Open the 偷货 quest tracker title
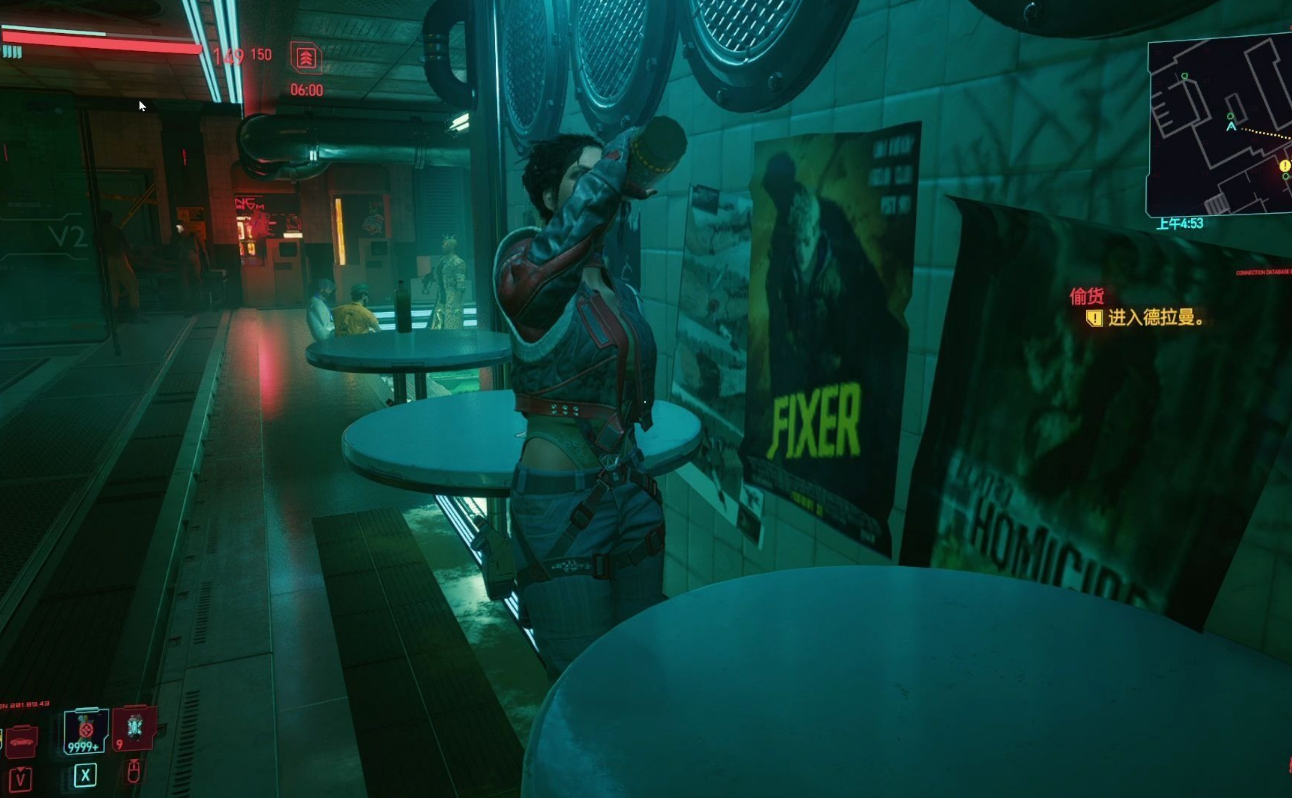The image size is (1292, 798). [1085, 296]
